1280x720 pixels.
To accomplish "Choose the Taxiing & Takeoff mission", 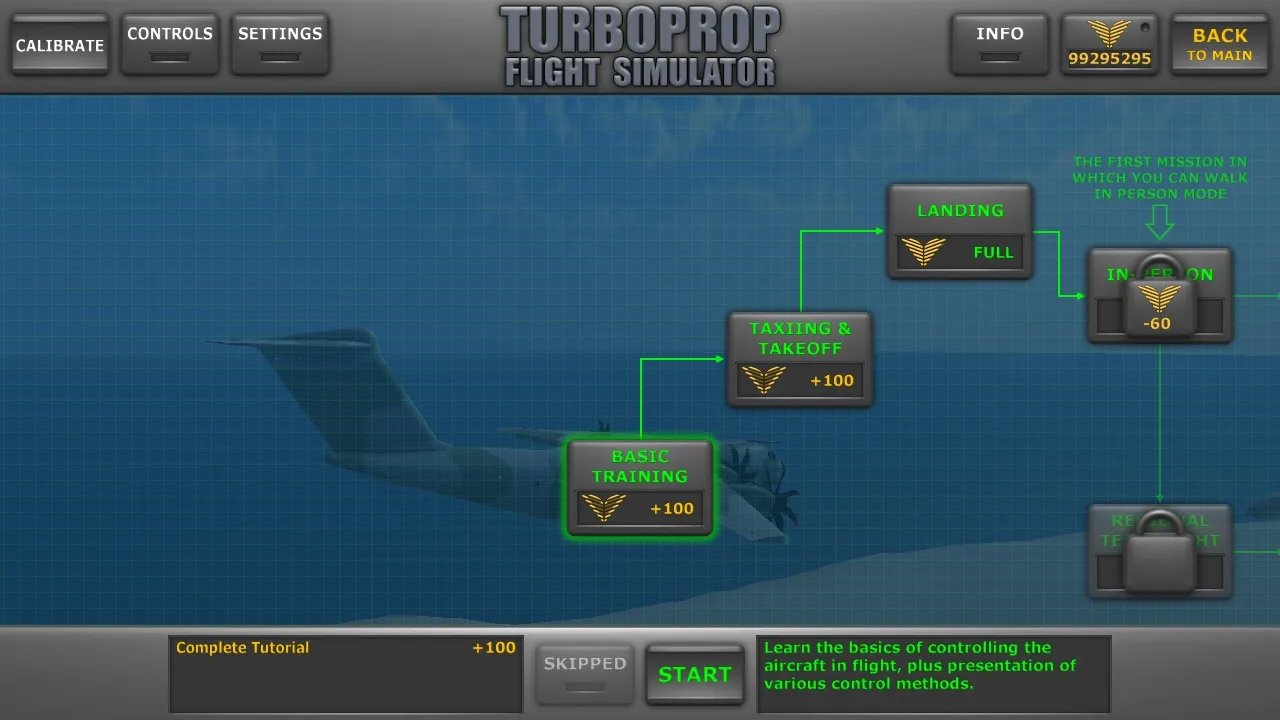I will (x=800, y=359).
